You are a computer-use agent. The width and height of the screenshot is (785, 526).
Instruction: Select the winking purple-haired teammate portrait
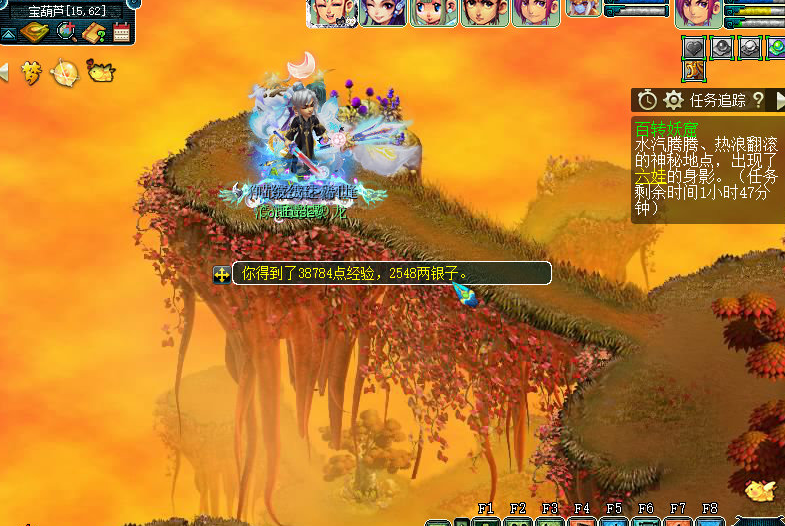pyautogui.click(x=383, y=12)
